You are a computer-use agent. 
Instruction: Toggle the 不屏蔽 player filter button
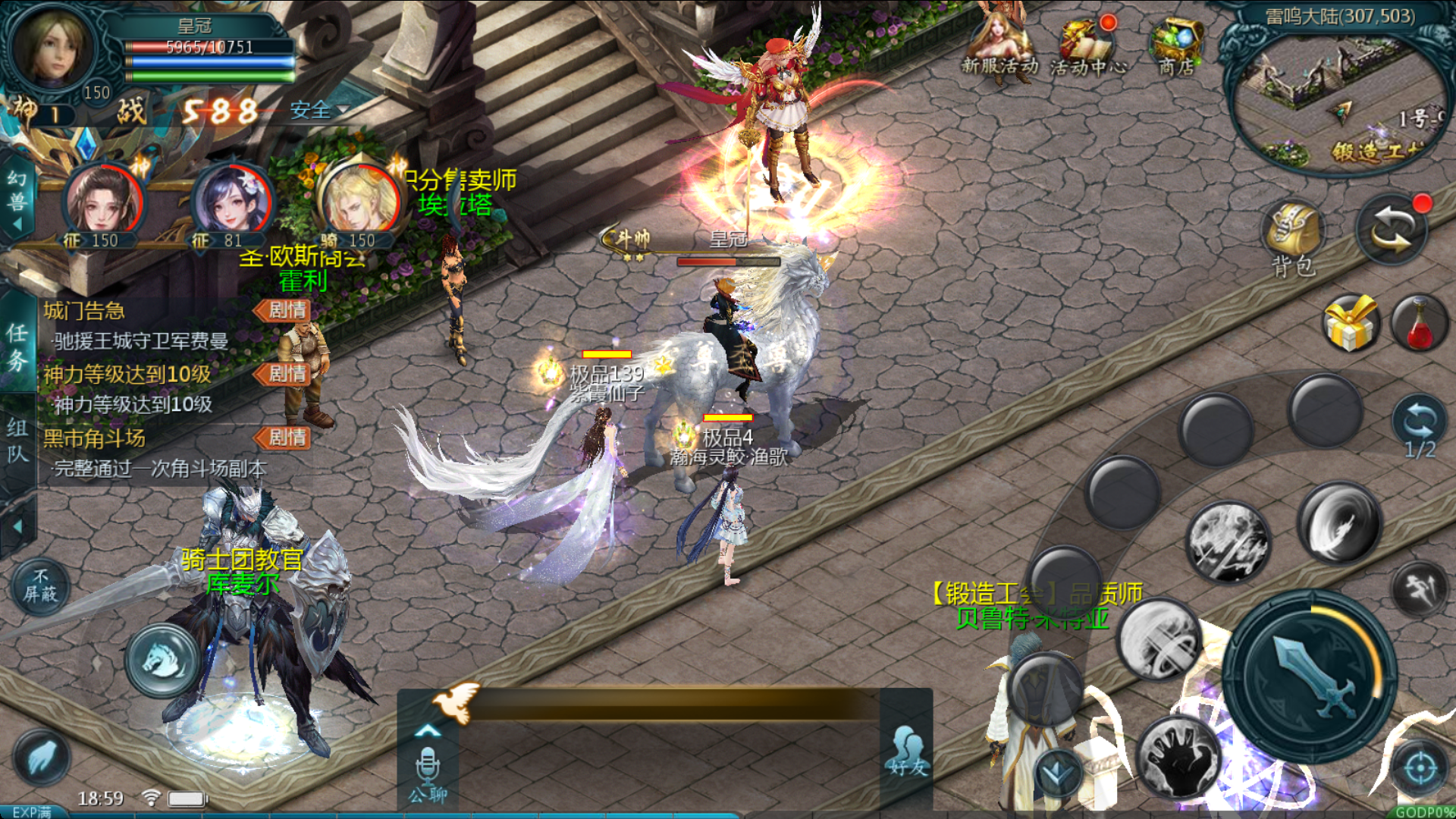pyautogui.click(x=40, y=586)
